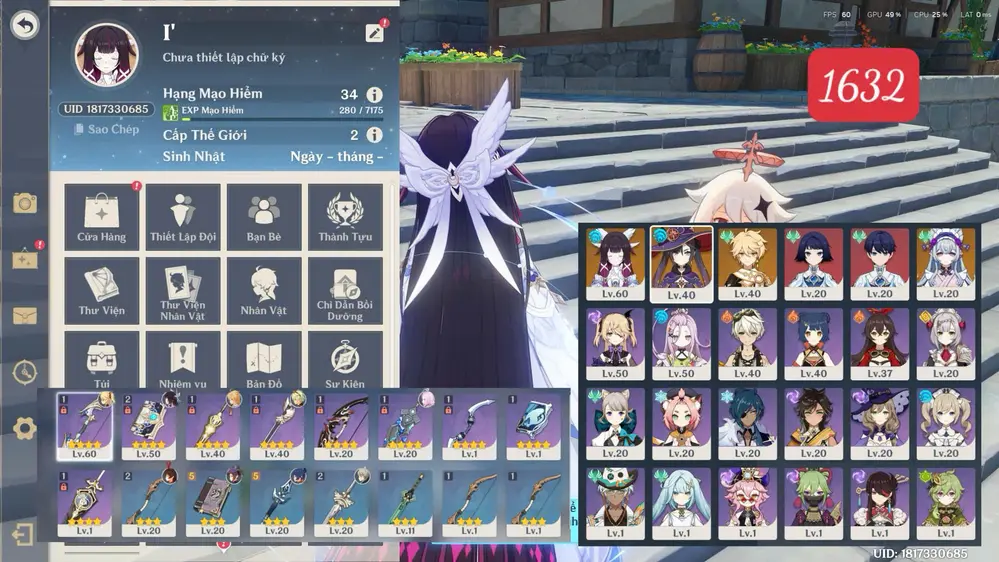Screen dimensions: 999x562
Task: Open the Nhân Vật character menu
Action: [264, 289]
